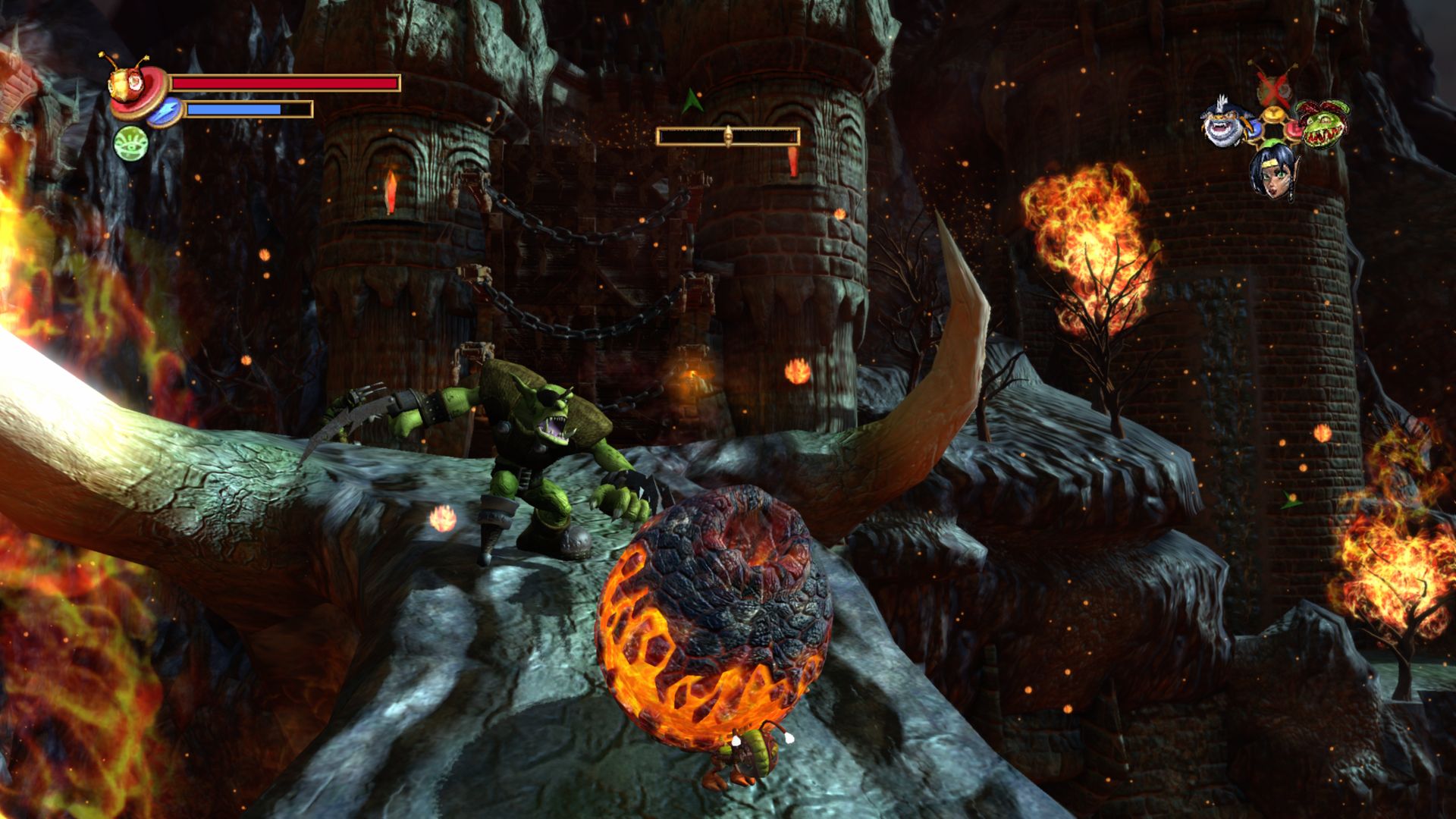
Task: Activate the blue lightning bolt icon
Action: (x=163, y=111)
